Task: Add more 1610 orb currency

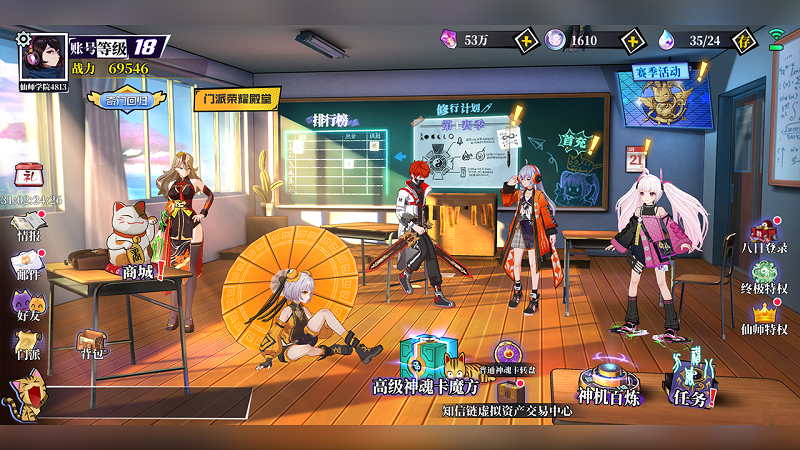Action: pos(632,40)
